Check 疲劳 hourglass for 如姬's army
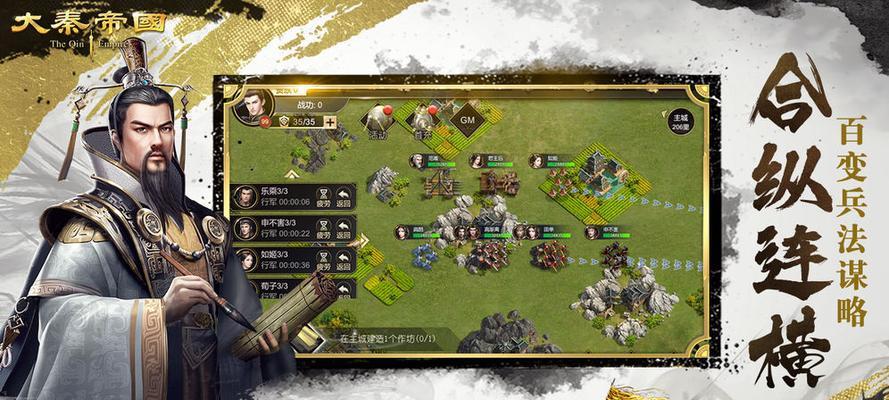Screen dimensions: 889x400 coord(322,260)
